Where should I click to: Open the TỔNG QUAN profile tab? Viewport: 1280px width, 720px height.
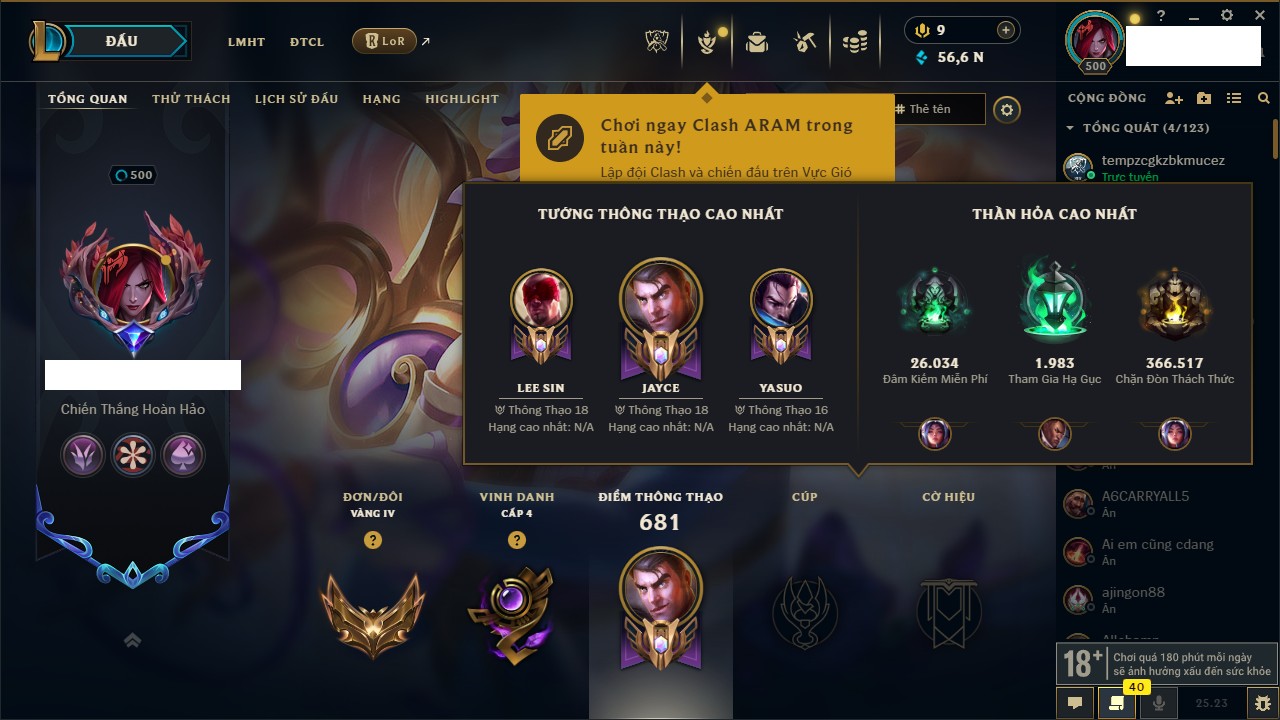(88, 99)
